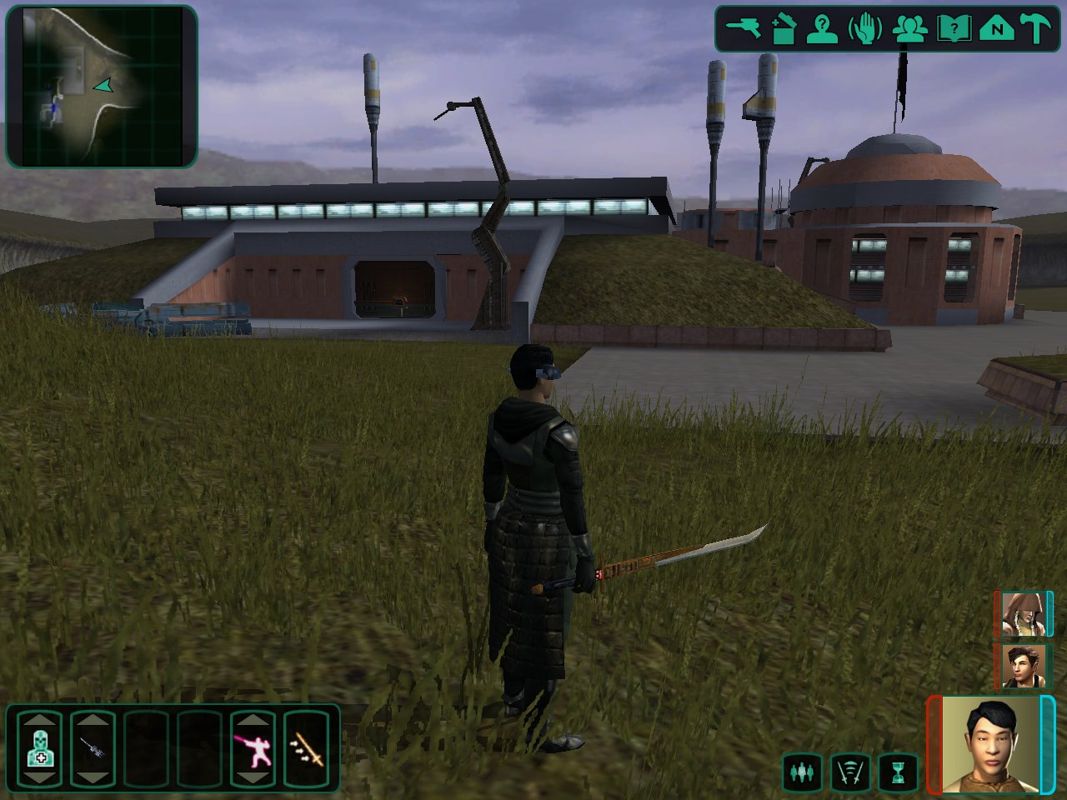Image resolution: width=1067 pixels, height=800 pixels.
Task: Open the character sheet silhouette icon
Action: 822,28
